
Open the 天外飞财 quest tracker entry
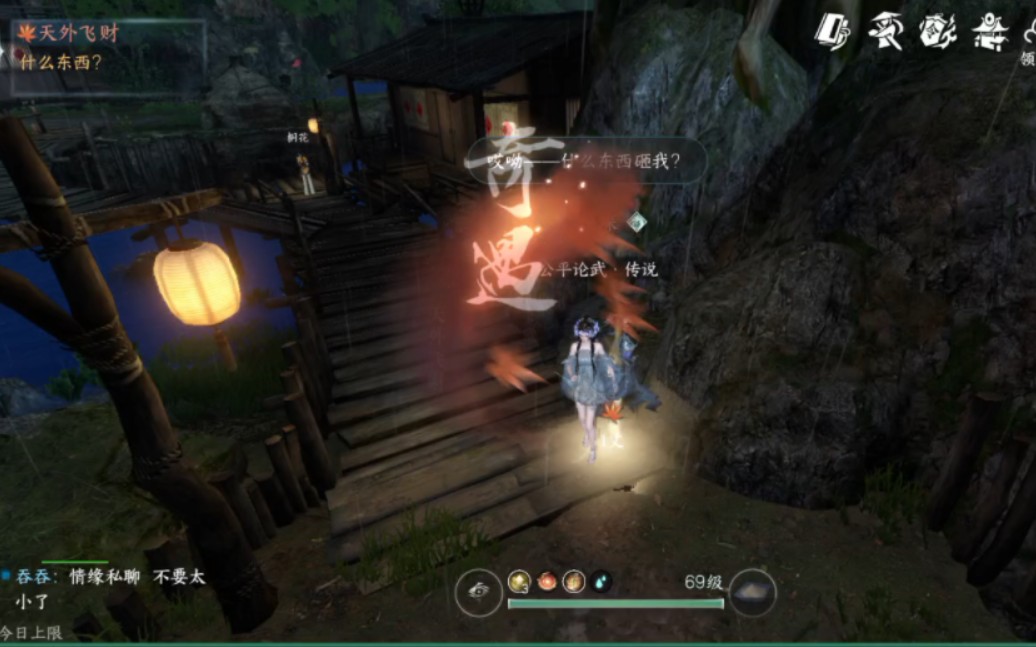pyautogui.click(x=78, y=33)
